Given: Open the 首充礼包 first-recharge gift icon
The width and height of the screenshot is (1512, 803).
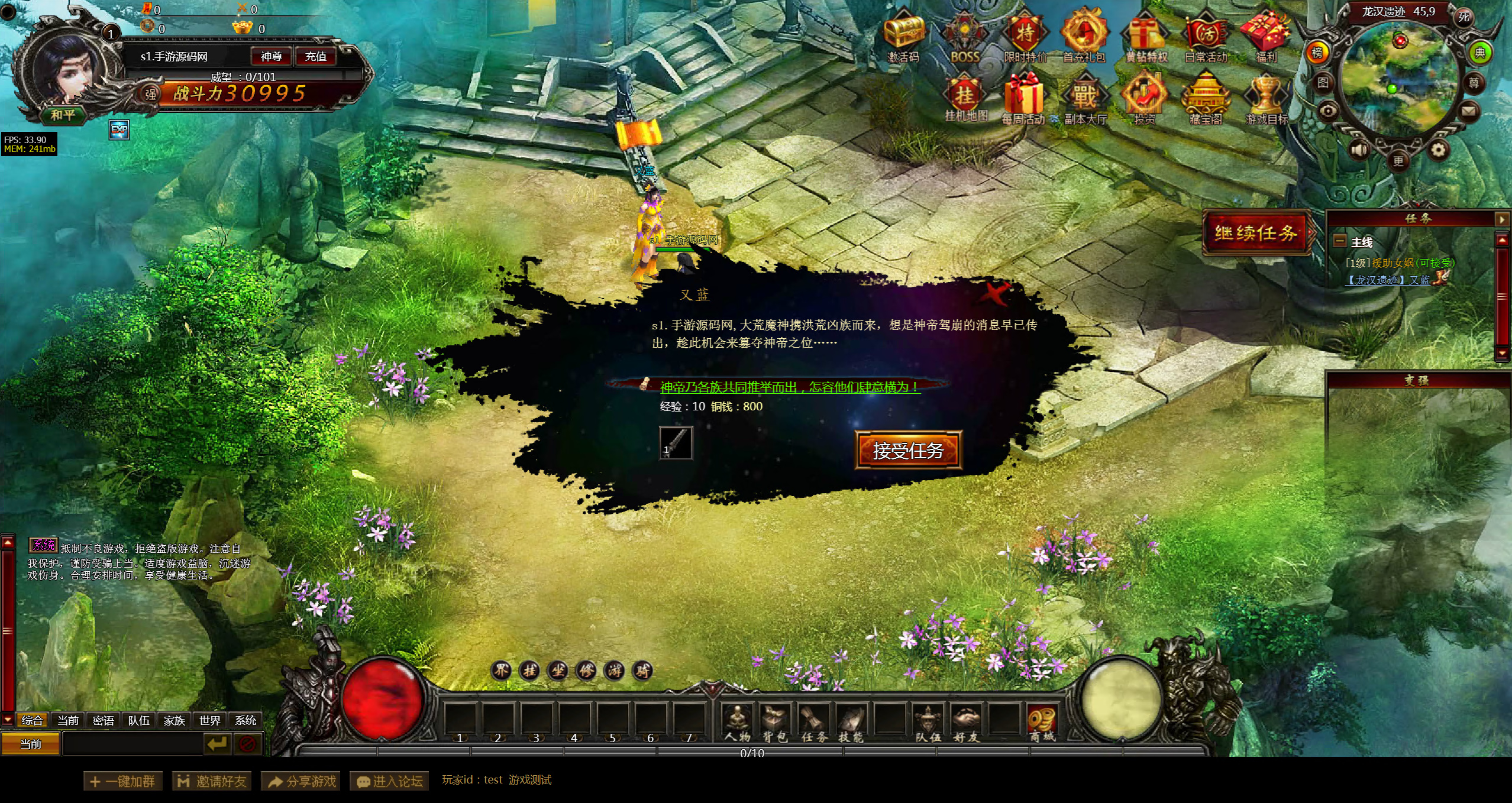Looking at the screenshot, I should point(1084,37).
